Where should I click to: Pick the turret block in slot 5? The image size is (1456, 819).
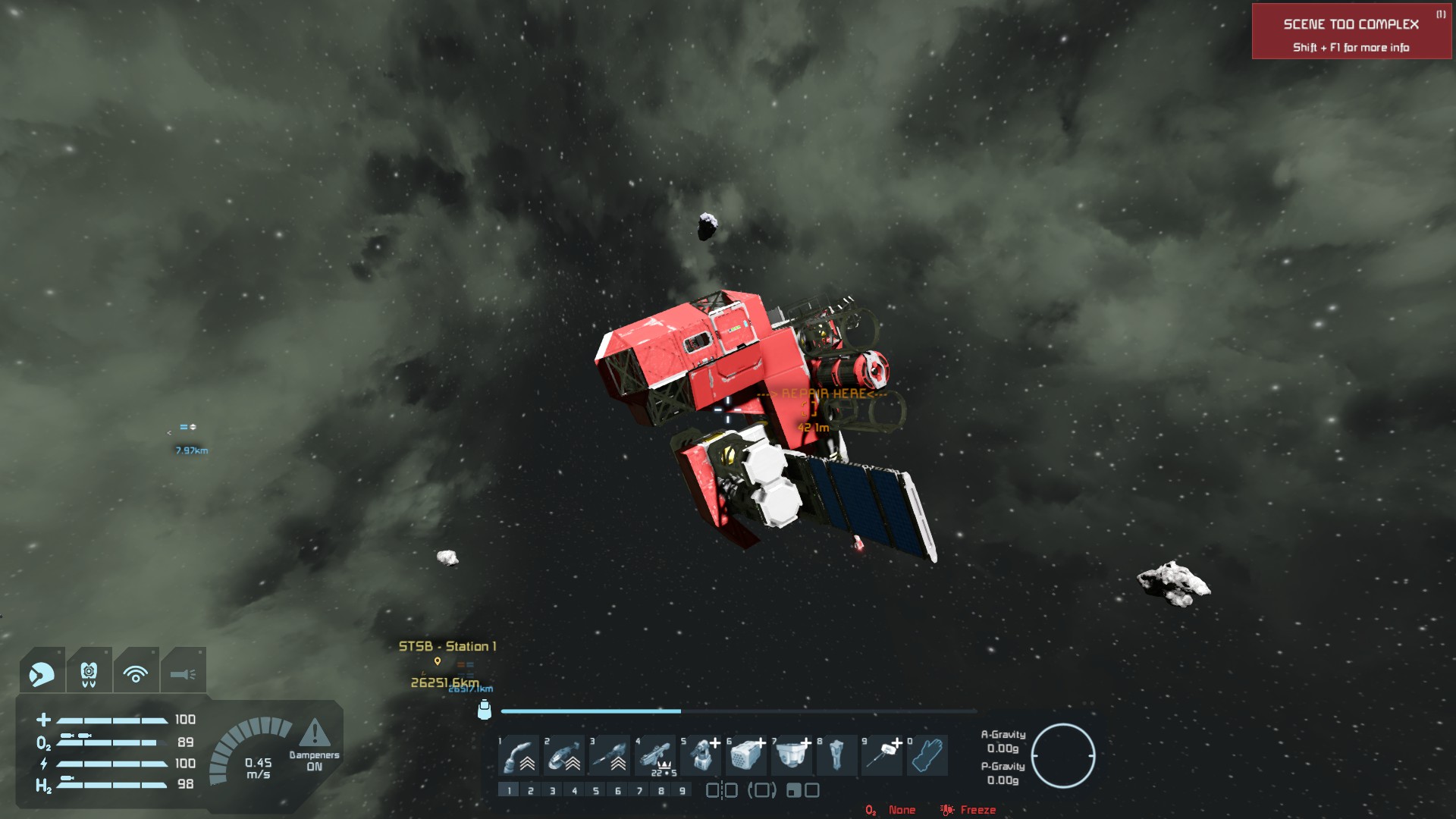tap(701, 755)
